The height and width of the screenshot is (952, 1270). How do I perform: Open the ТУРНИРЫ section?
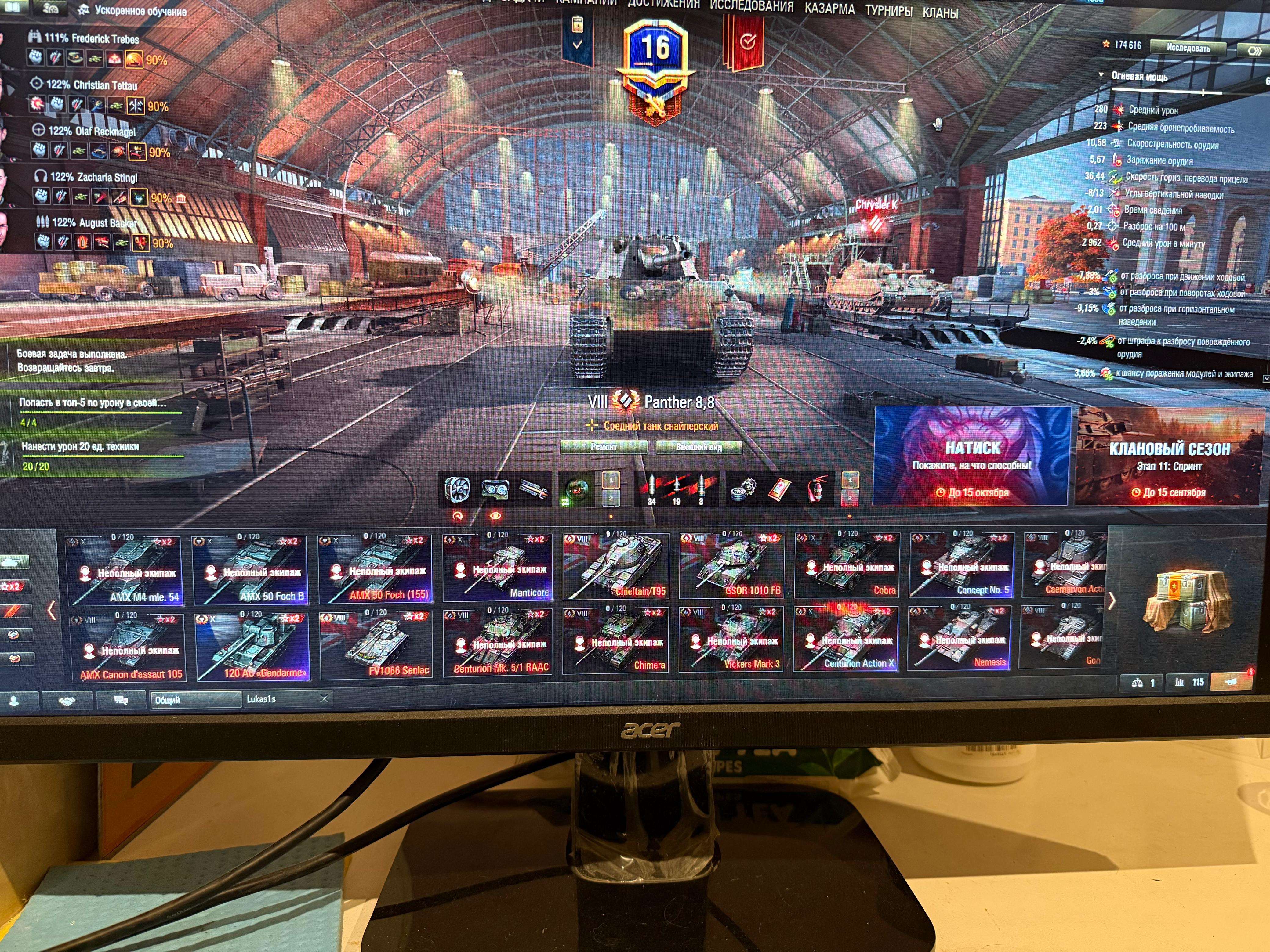[x=888, y=11]
